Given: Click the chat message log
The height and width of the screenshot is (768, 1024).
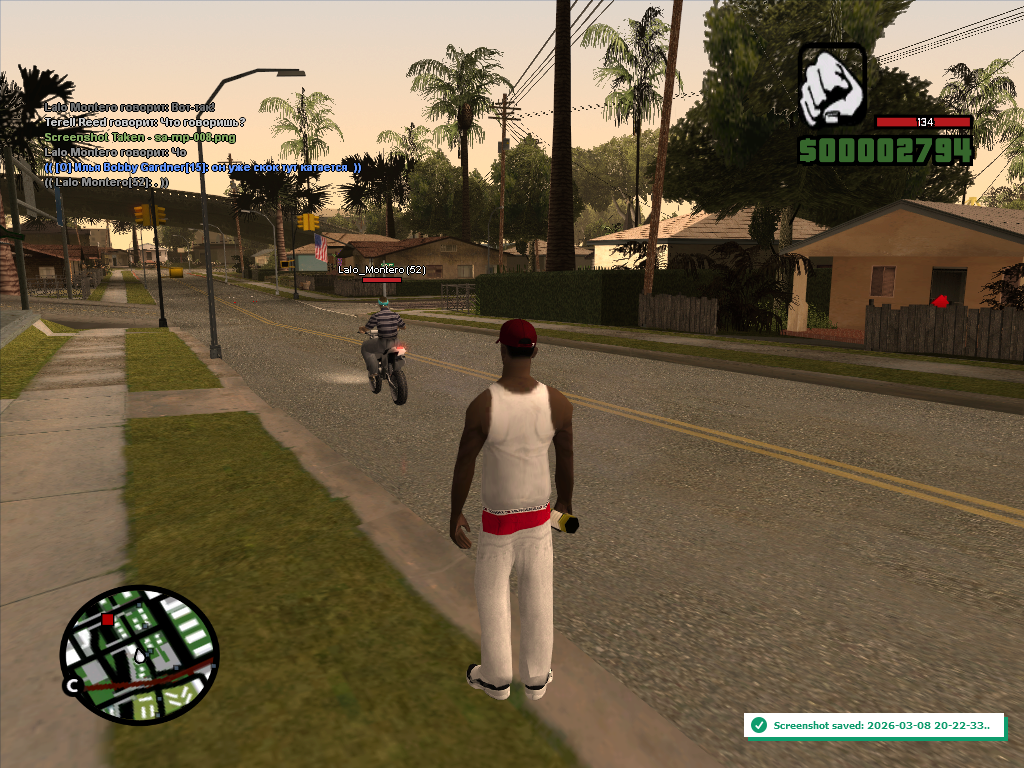Looking at the screenshot, I should tap(200, 145).
